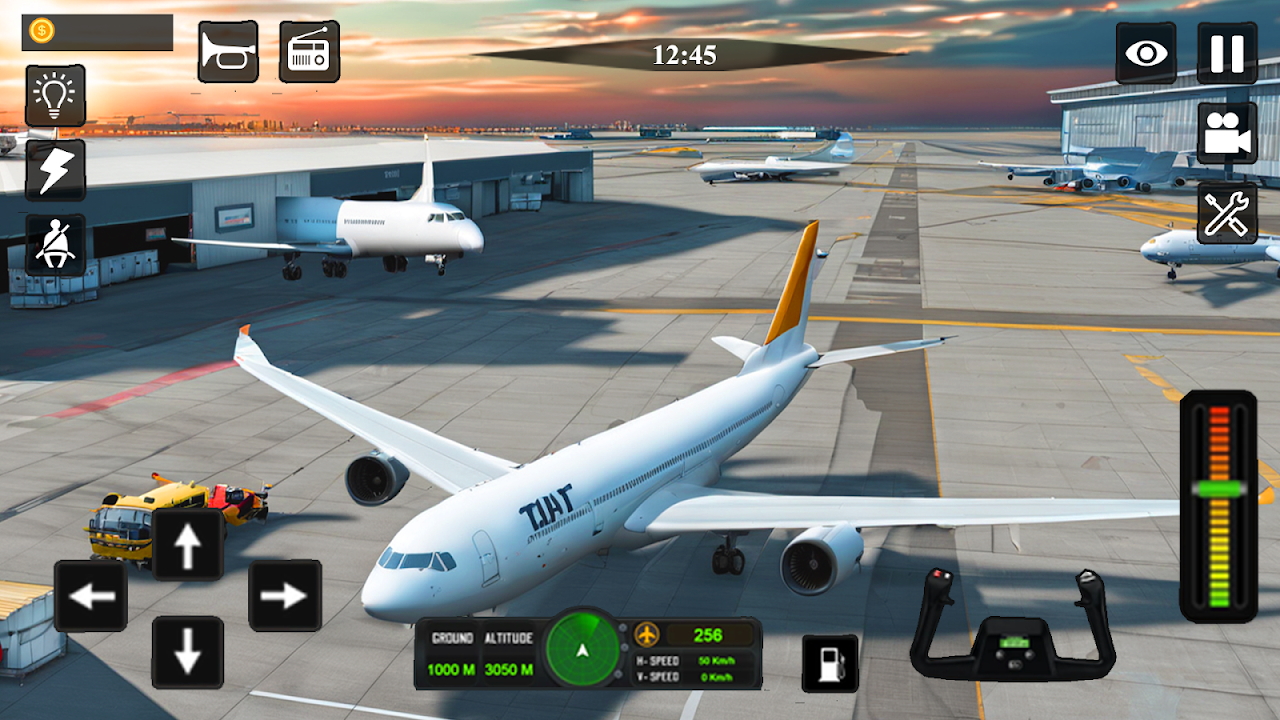Image resolution: width=1280 pixels, height=720 pixels.
Task: Open the coin balance display
Action: pos(97,32)
